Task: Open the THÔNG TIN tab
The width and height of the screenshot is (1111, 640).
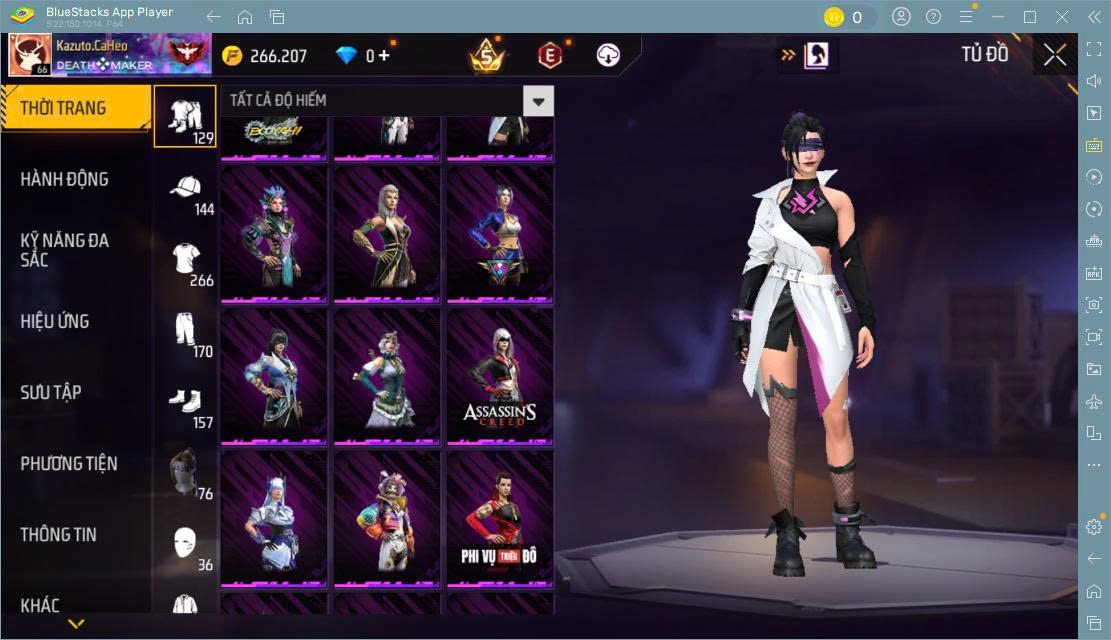Action: (59, 534)
